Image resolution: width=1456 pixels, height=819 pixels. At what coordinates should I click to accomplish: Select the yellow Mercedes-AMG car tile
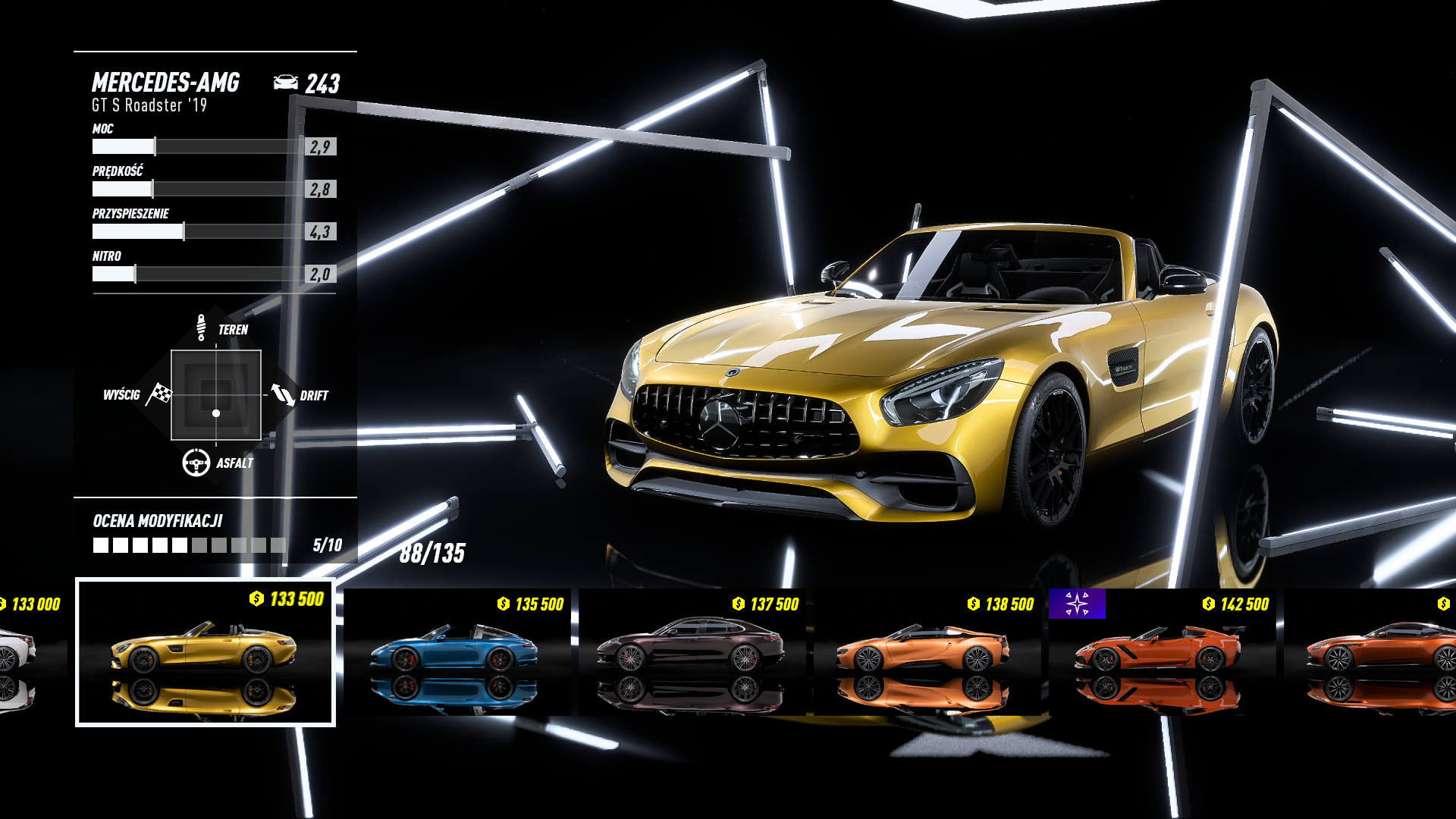point(205,652)
